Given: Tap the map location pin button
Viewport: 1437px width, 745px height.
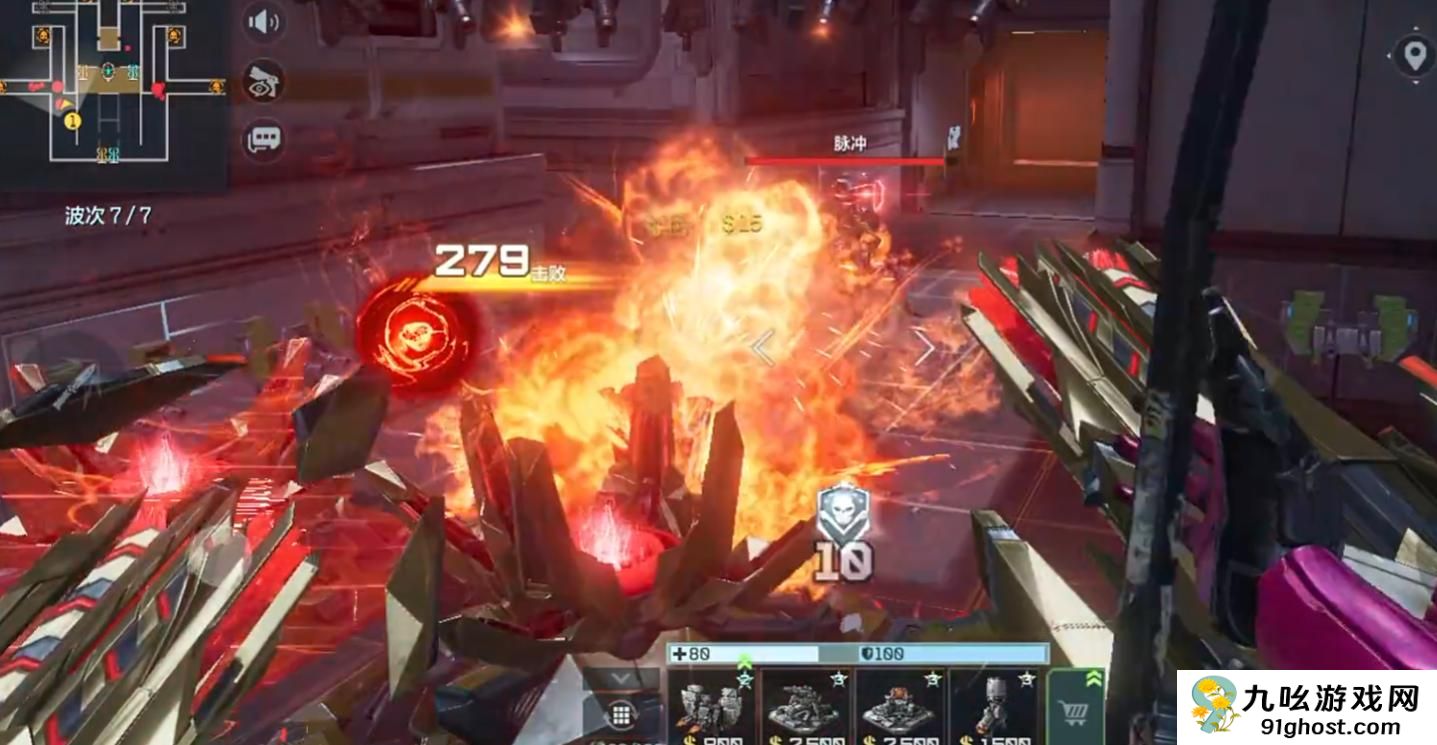Looking at the screenshot, I should [1414, 54].
